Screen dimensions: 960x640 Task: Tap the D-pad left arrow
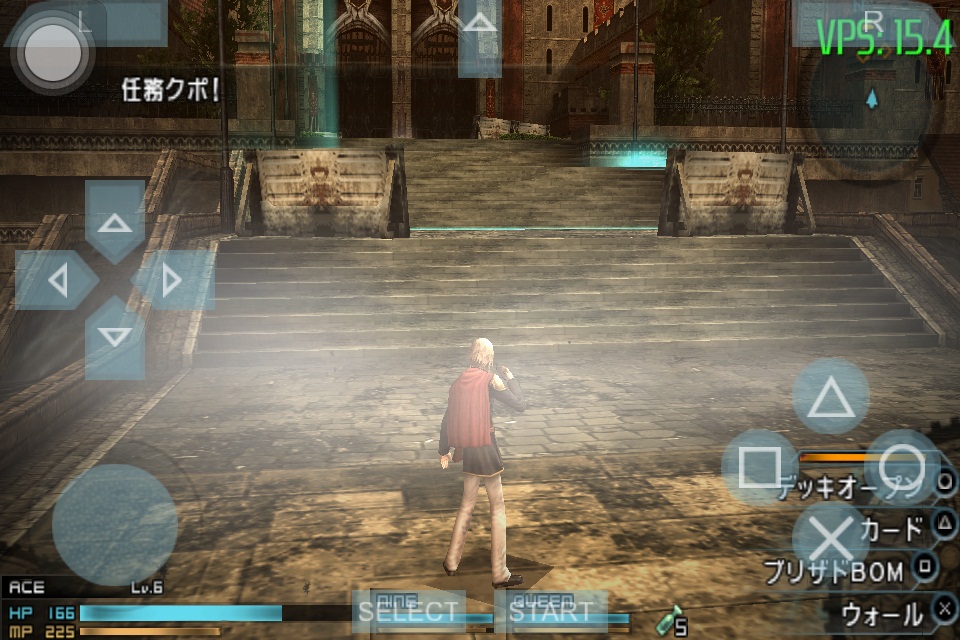pyautogui.click(x=56, y=280)
